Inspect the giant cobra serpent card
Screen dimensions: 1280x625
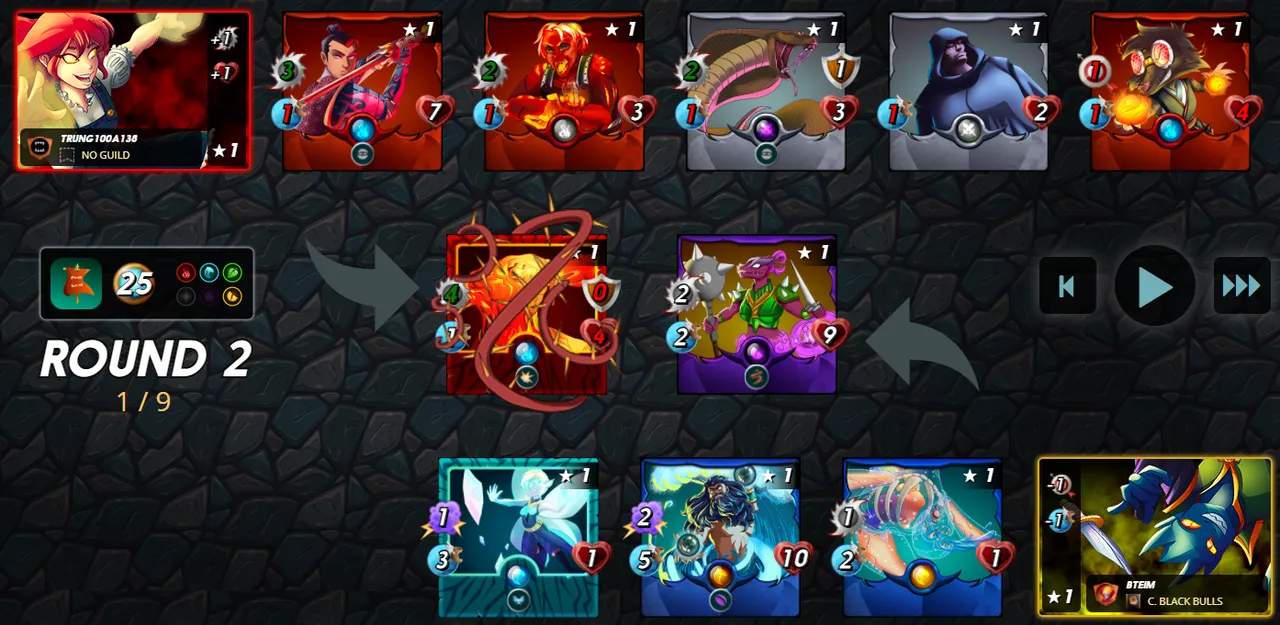point(766,90)
